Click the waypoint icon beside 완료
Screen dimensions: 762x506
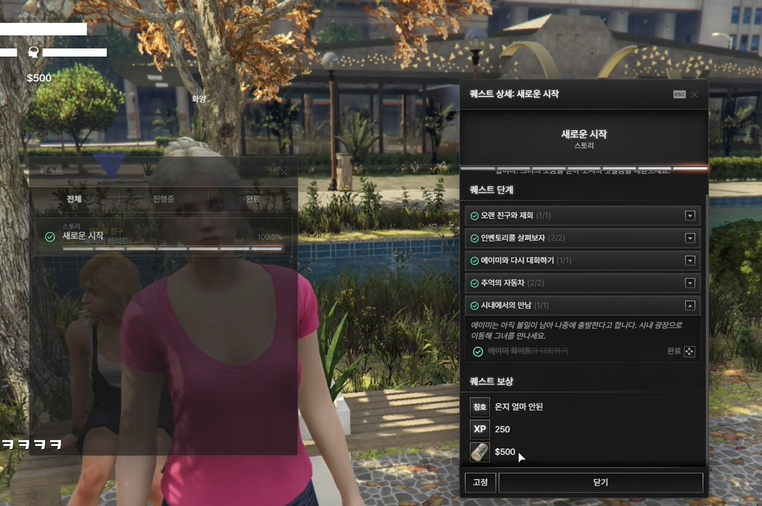(x=690, y=352)
